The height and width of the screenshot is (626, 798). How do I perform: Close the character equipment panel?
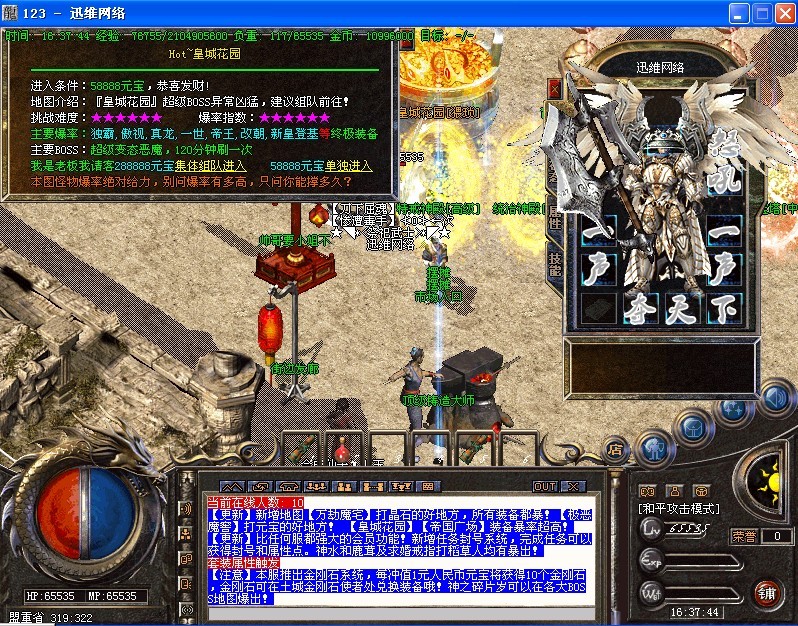click(x=555, y=88)
